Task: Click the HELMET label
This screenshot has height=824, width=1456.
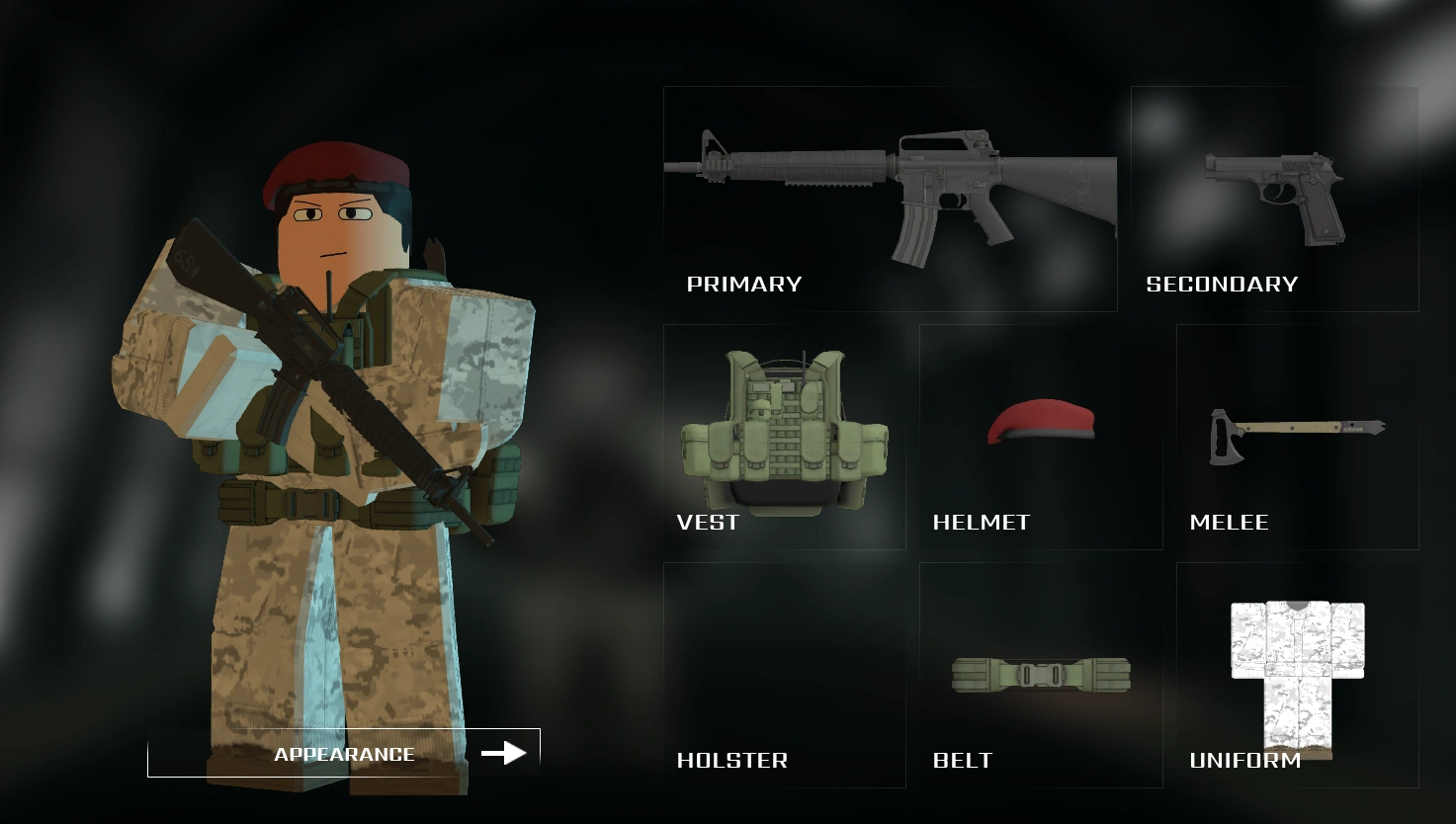Action: coord(982,522)
